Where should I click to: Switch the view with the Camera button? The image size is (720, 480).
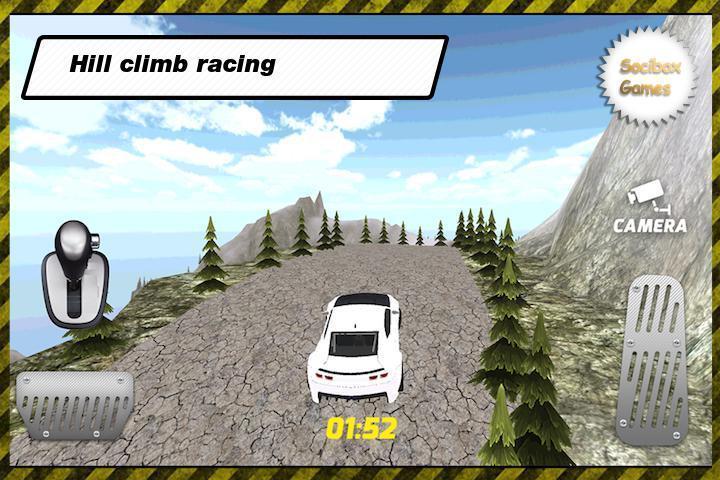[x=650, y=208]
